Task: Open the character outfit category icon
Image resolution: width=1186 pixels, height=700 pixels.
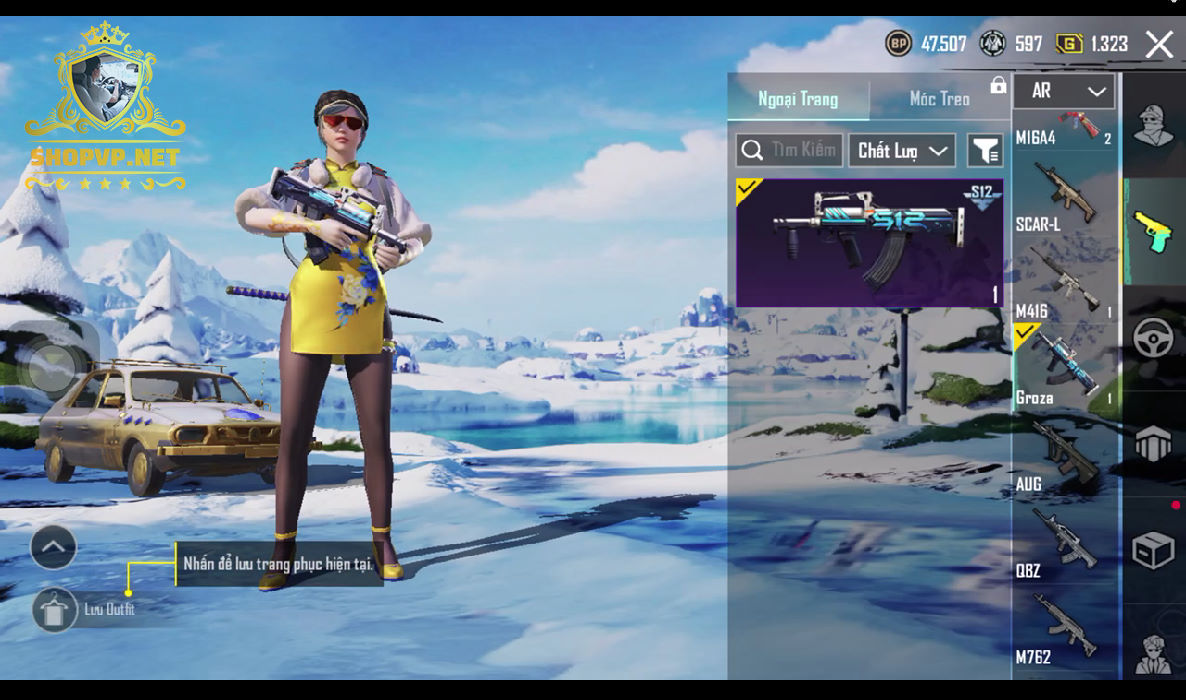Action: pyautogui.click(x=1153, y=126)
